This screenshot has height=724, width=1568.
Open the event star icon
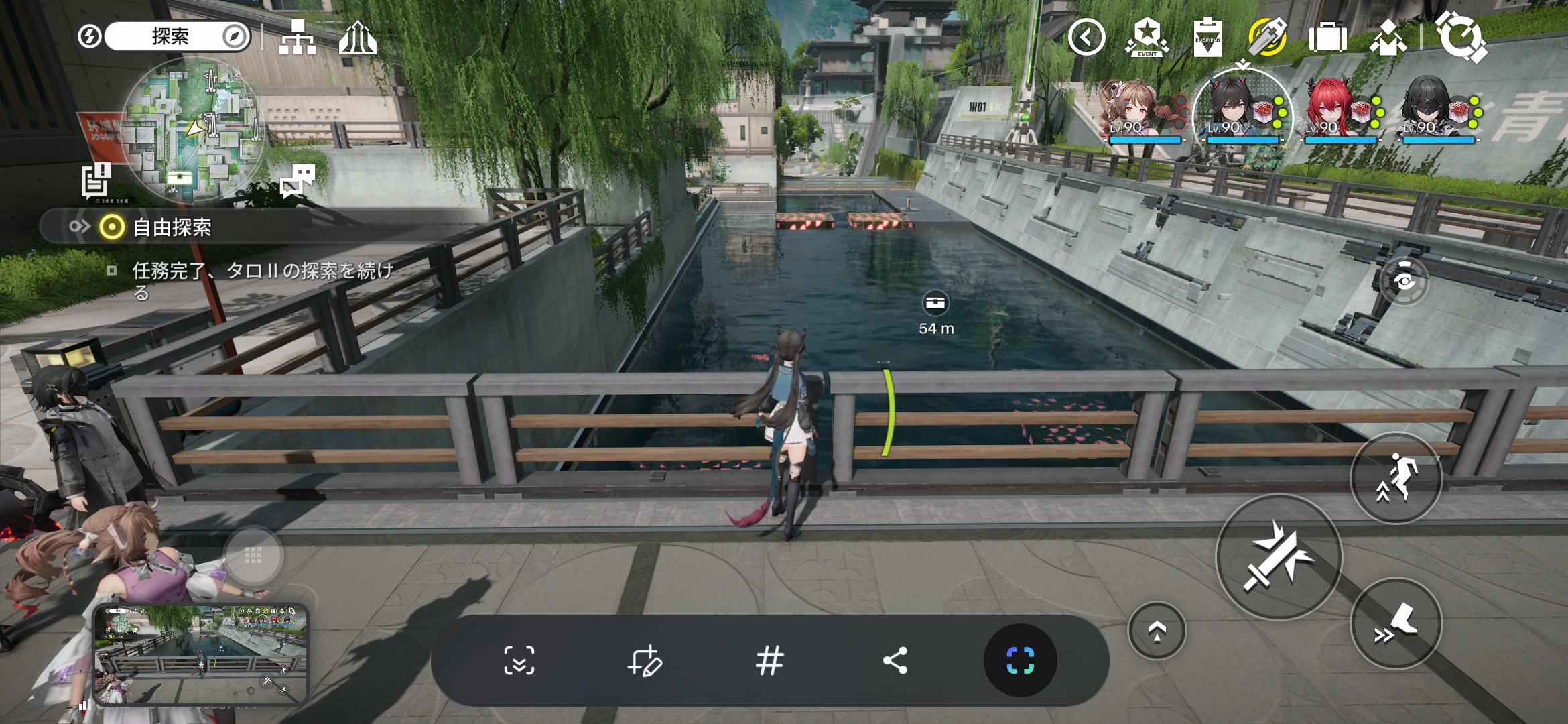(1147, 38)
